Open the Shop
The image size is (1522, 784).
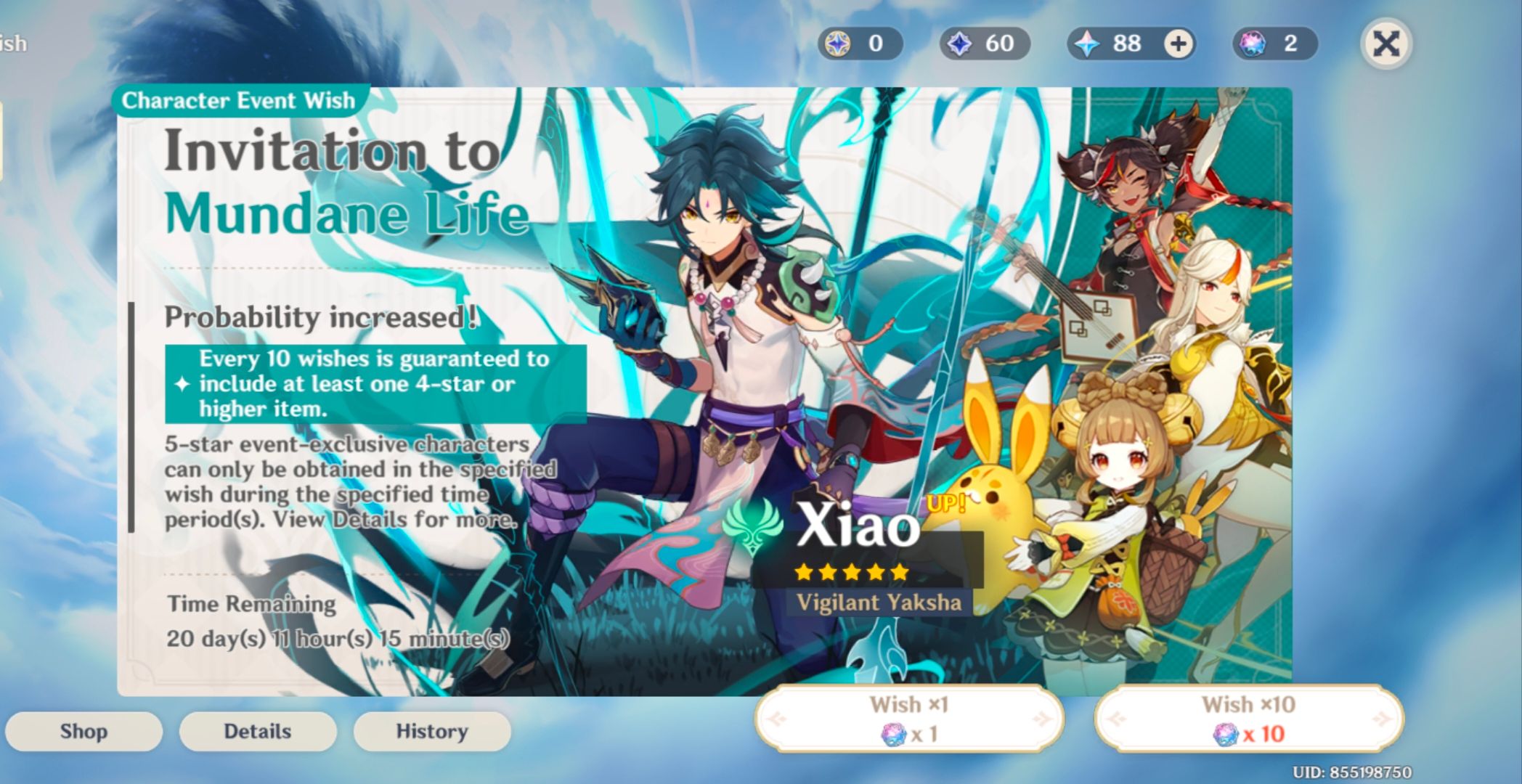(x=84, y=731)
